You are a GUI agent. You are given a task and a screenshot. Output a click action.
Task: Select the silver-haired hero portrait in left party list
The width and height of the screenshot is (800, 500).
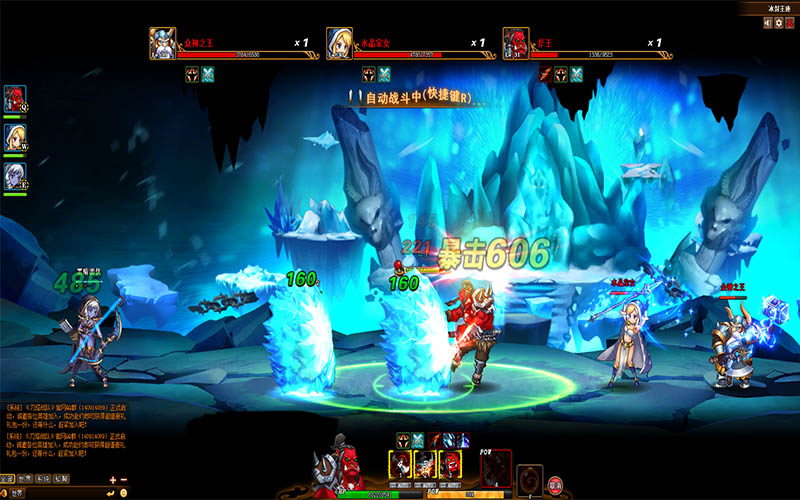(14, 176)
